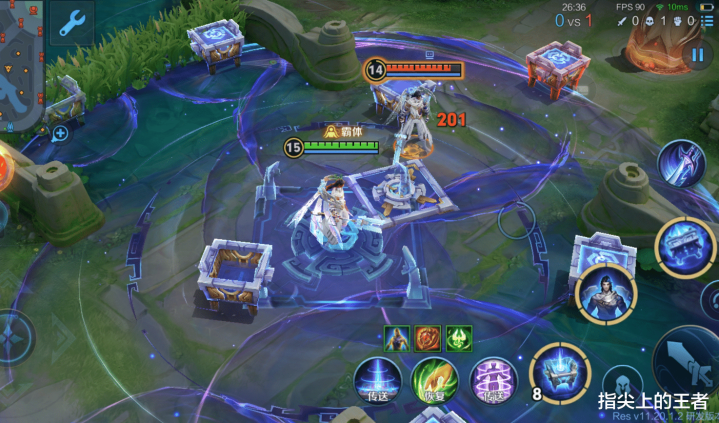Image resolution: width=719 pixels, height=423 pixels.
Task: Tap the minimap plus magnifier button
Action: (x=60, y=133)
